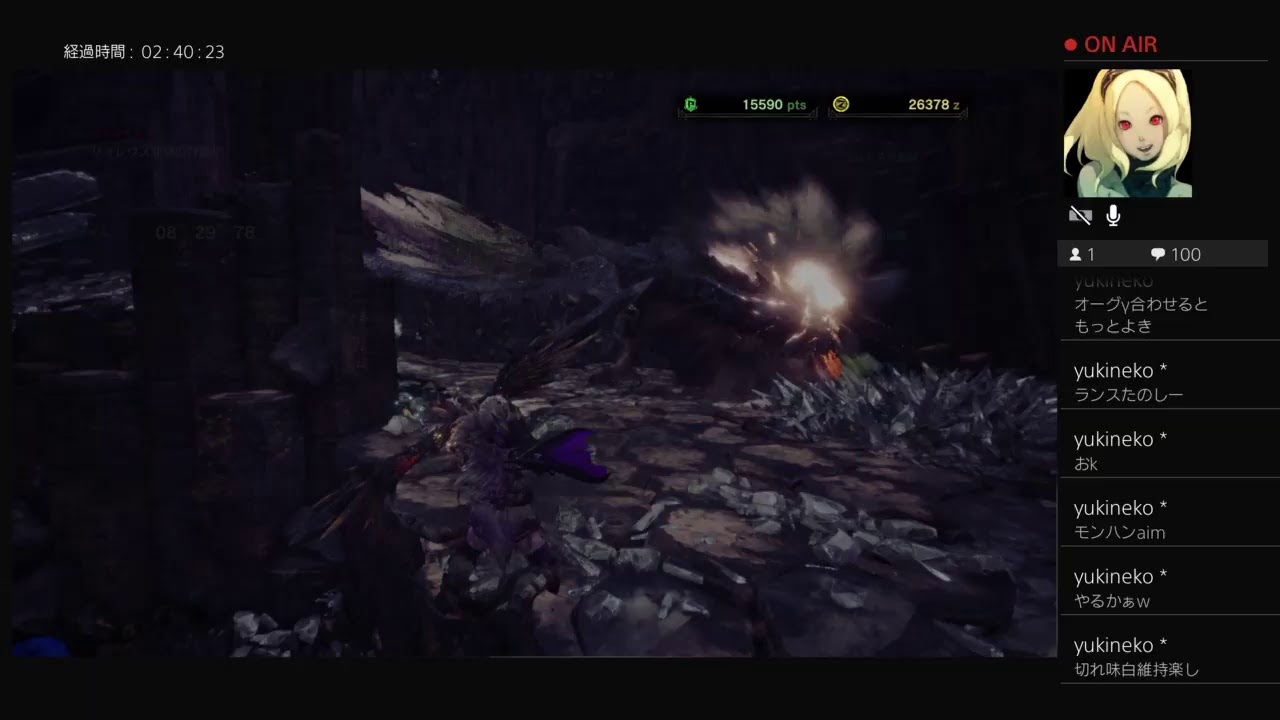Toggle the camera off indicator
Screen dimensions: 1280x720
click(1080, 214)
